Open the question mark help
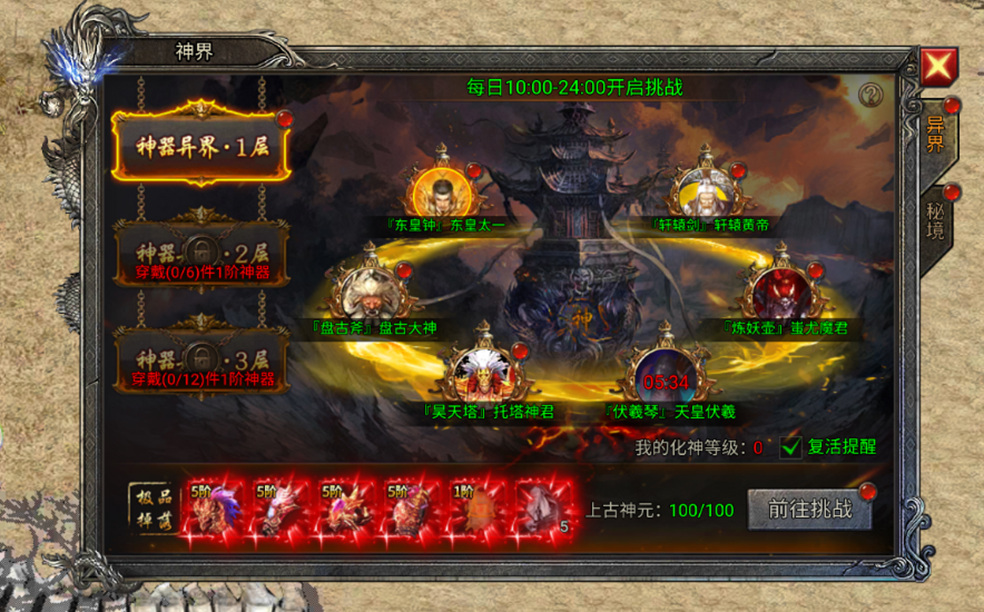The height and width of the screenshot is (612, 984). [x=871, y=94]
